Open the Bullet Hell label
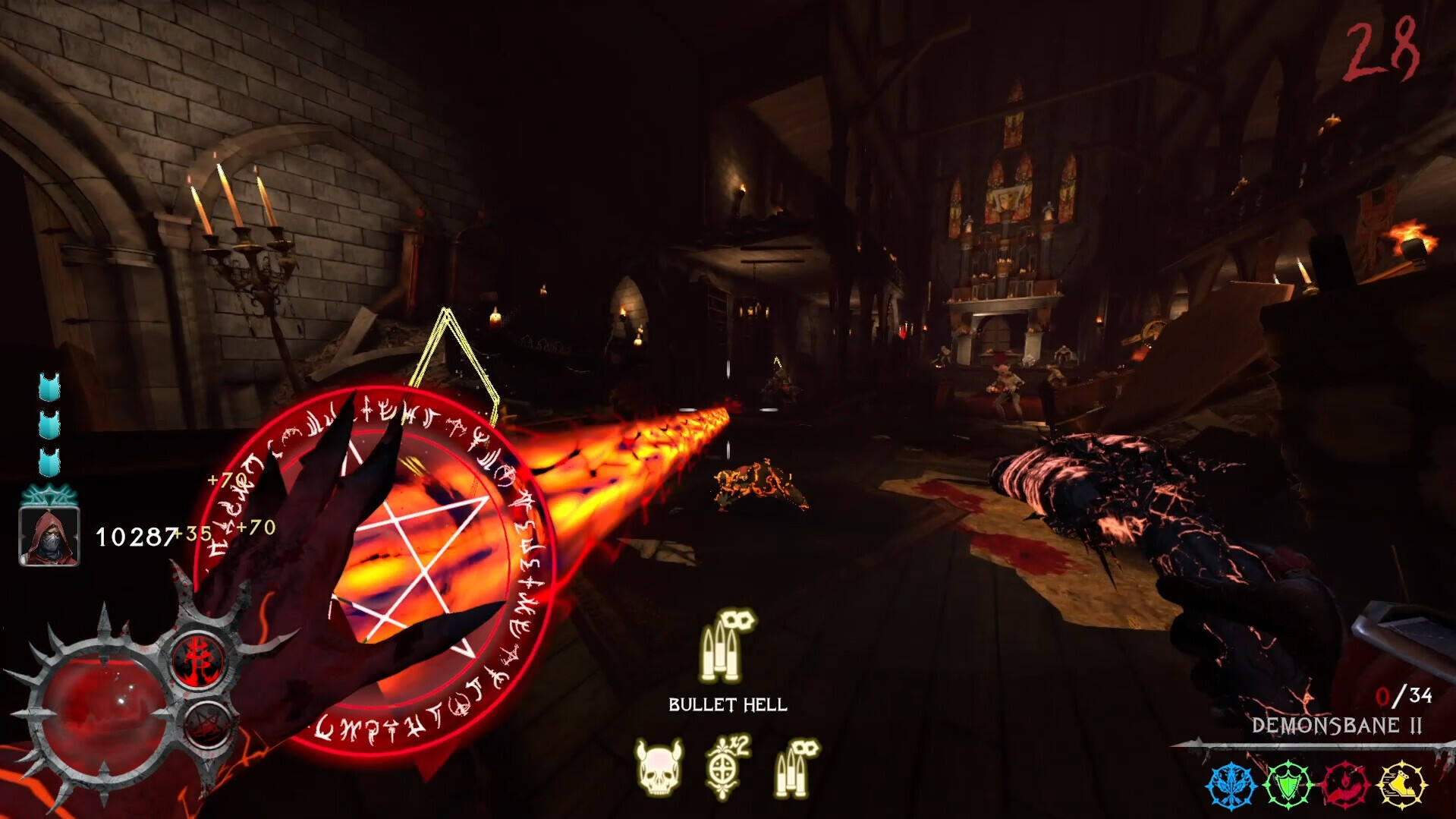This screenshot has width=1456, height=819. (x=727, y=703)
